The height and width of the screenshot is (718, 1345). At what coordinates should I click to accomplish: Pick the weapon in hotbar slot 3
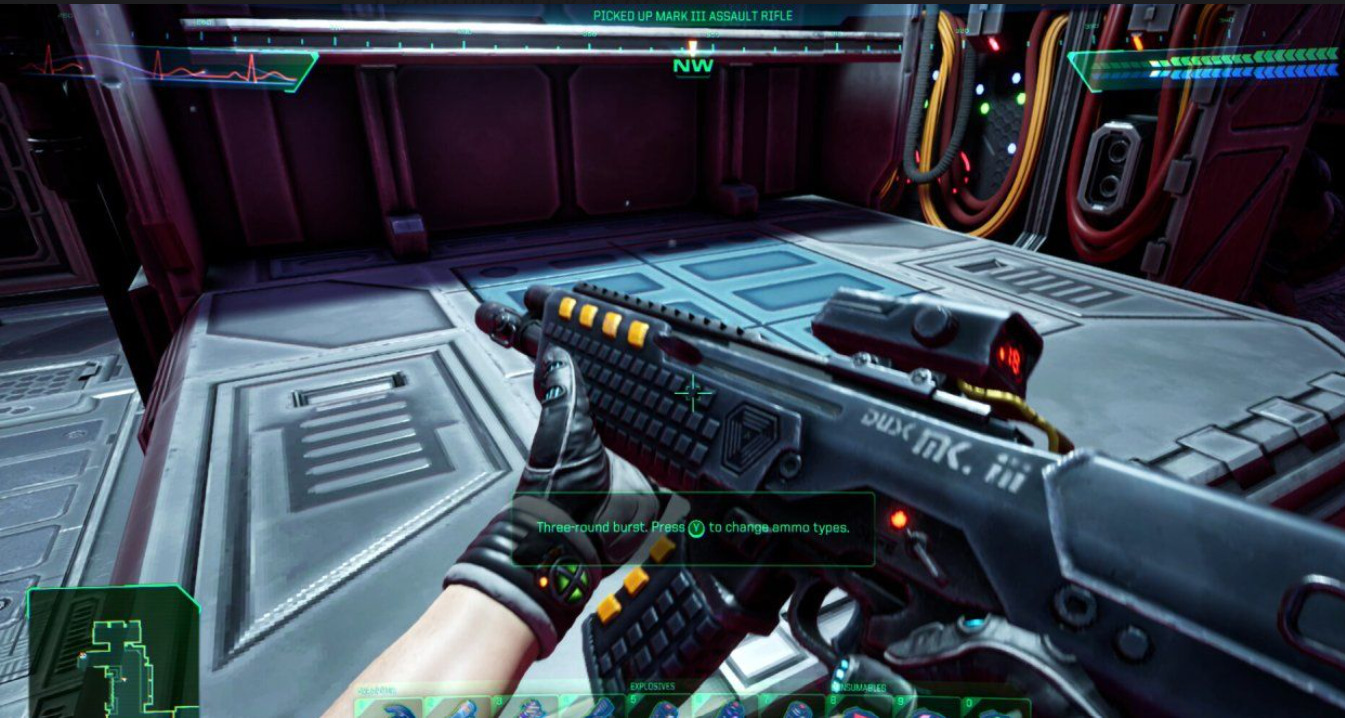pos(524,707)
